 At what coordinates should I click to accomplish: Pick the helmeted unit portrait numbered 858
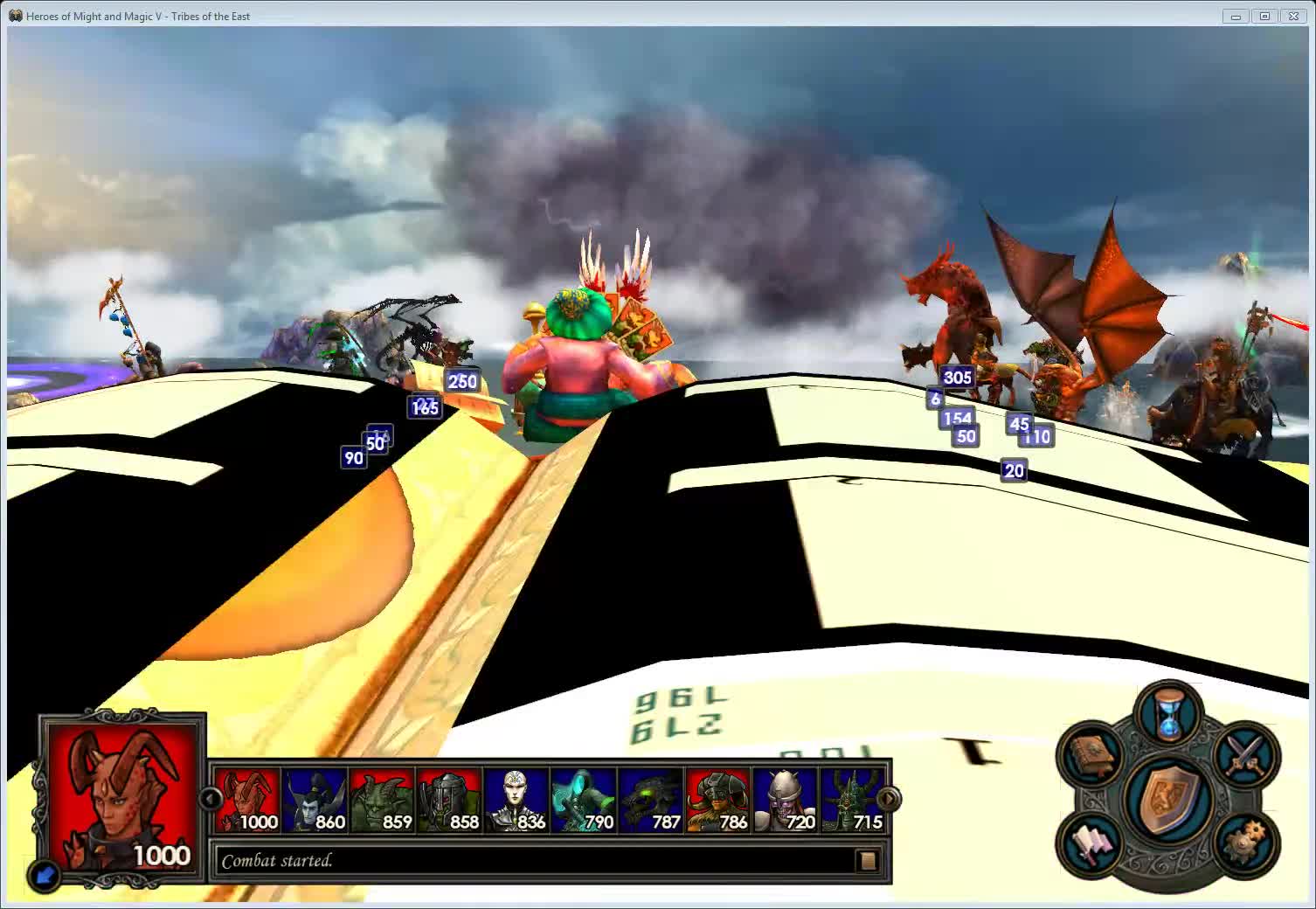point(450,800)
